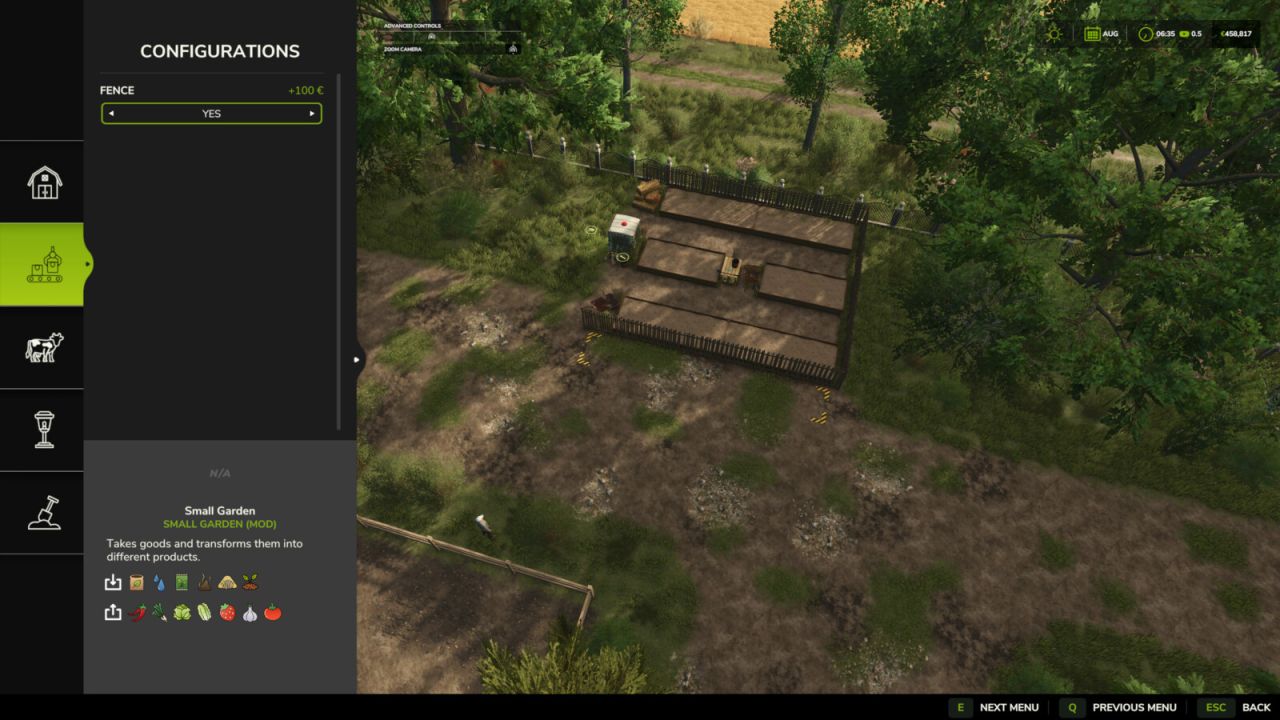Click the seeds input product icon
The height and width of the screenshot is (720, 1280).
(136, 582)
